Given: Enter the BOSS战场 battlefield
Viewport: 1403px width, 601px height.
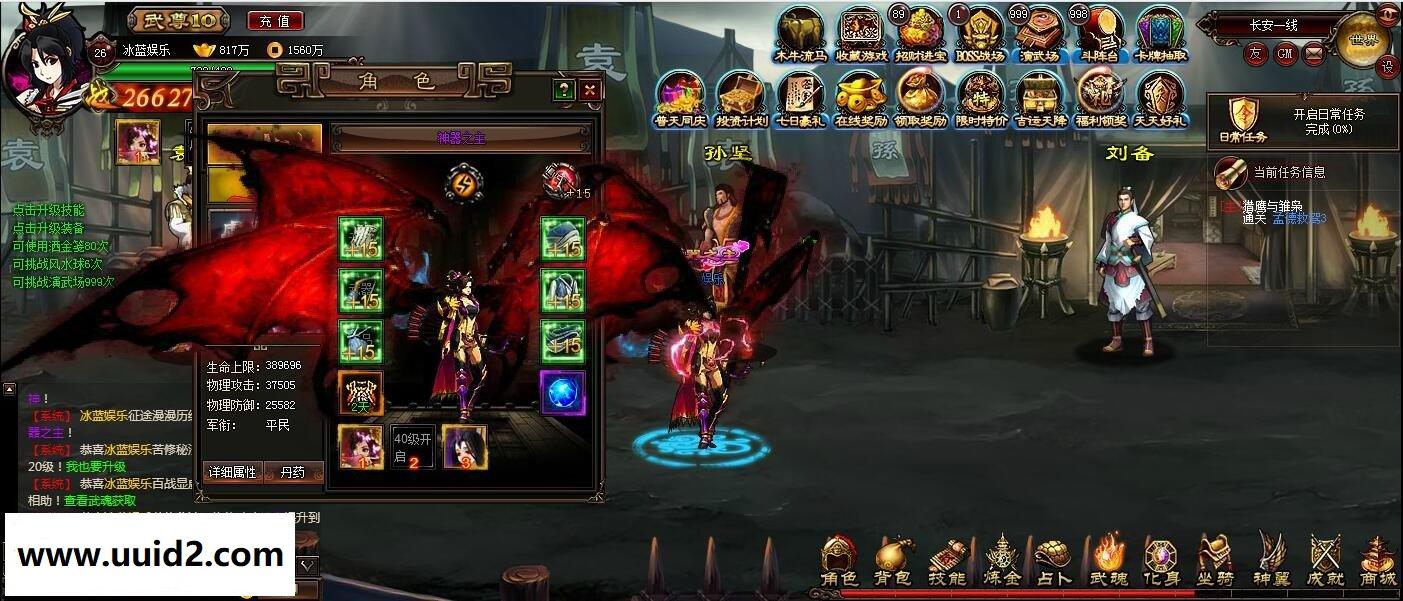Looking at the screenshot, I should pos(979,35).
